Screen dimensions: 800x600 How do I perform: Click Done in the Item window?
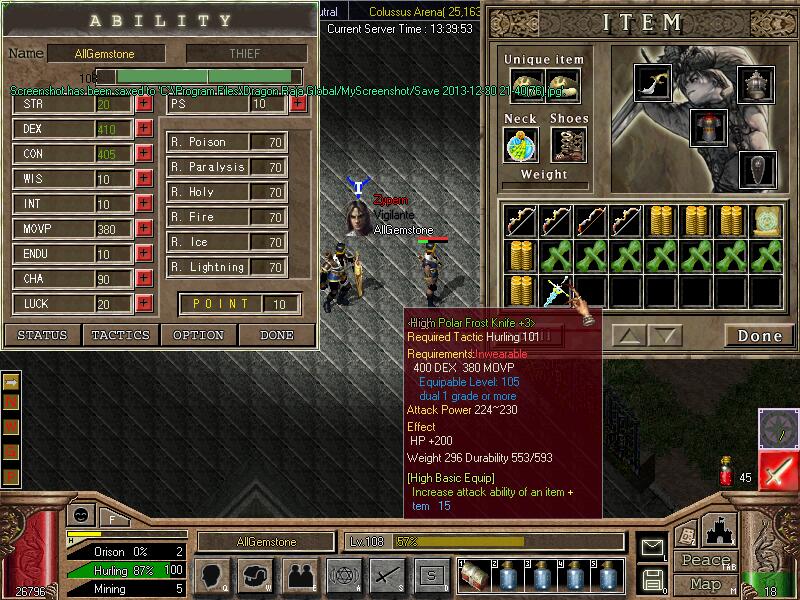(x=759, y=336)
